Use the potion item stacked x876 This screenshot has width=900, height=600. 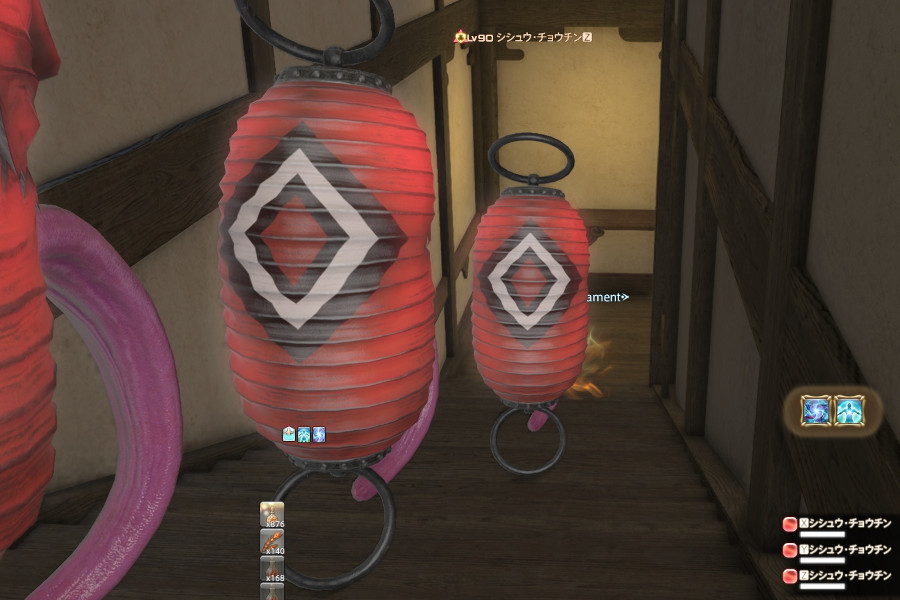(x=273, y=515)
